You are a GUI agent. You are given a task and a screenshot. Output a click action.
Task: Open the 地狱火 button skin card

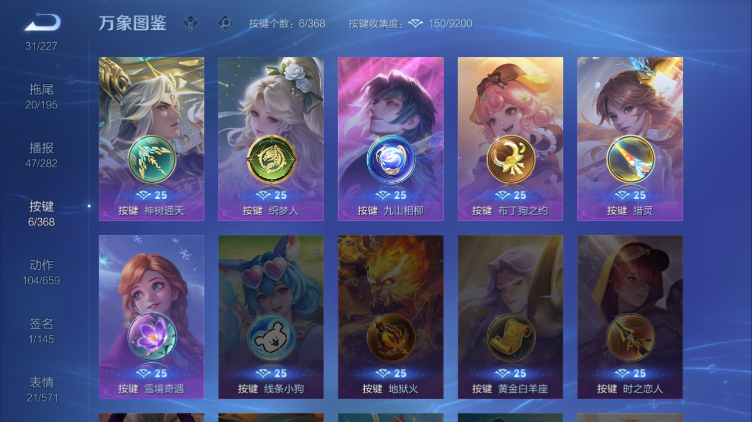(390, 316)
